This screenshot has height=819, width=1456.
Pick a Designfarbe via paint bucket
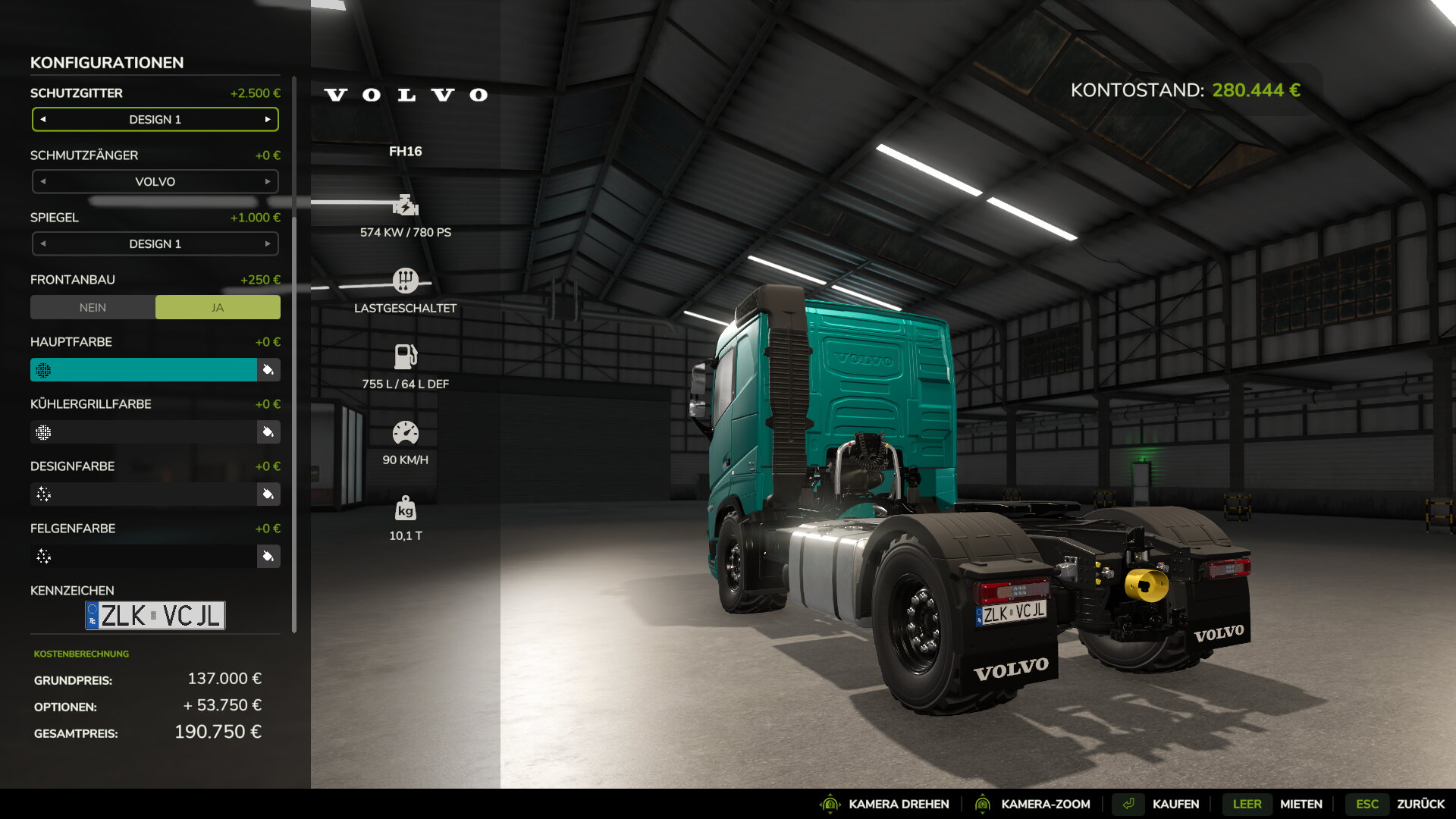click(x=268, y=494)
